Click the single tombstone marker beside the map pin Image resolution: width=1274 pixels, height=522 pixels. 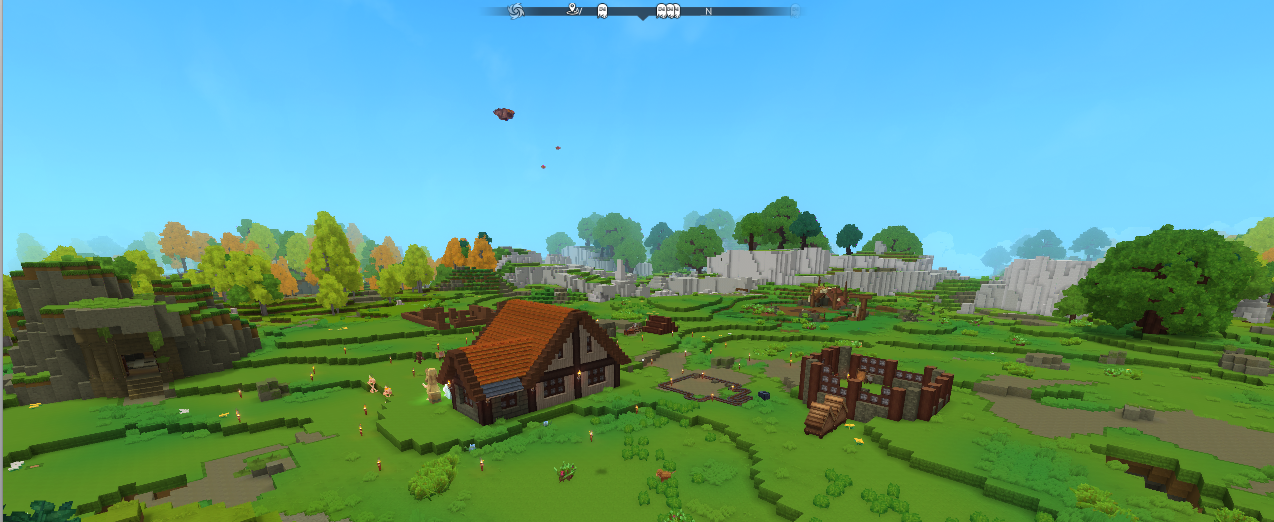(602, 10)
